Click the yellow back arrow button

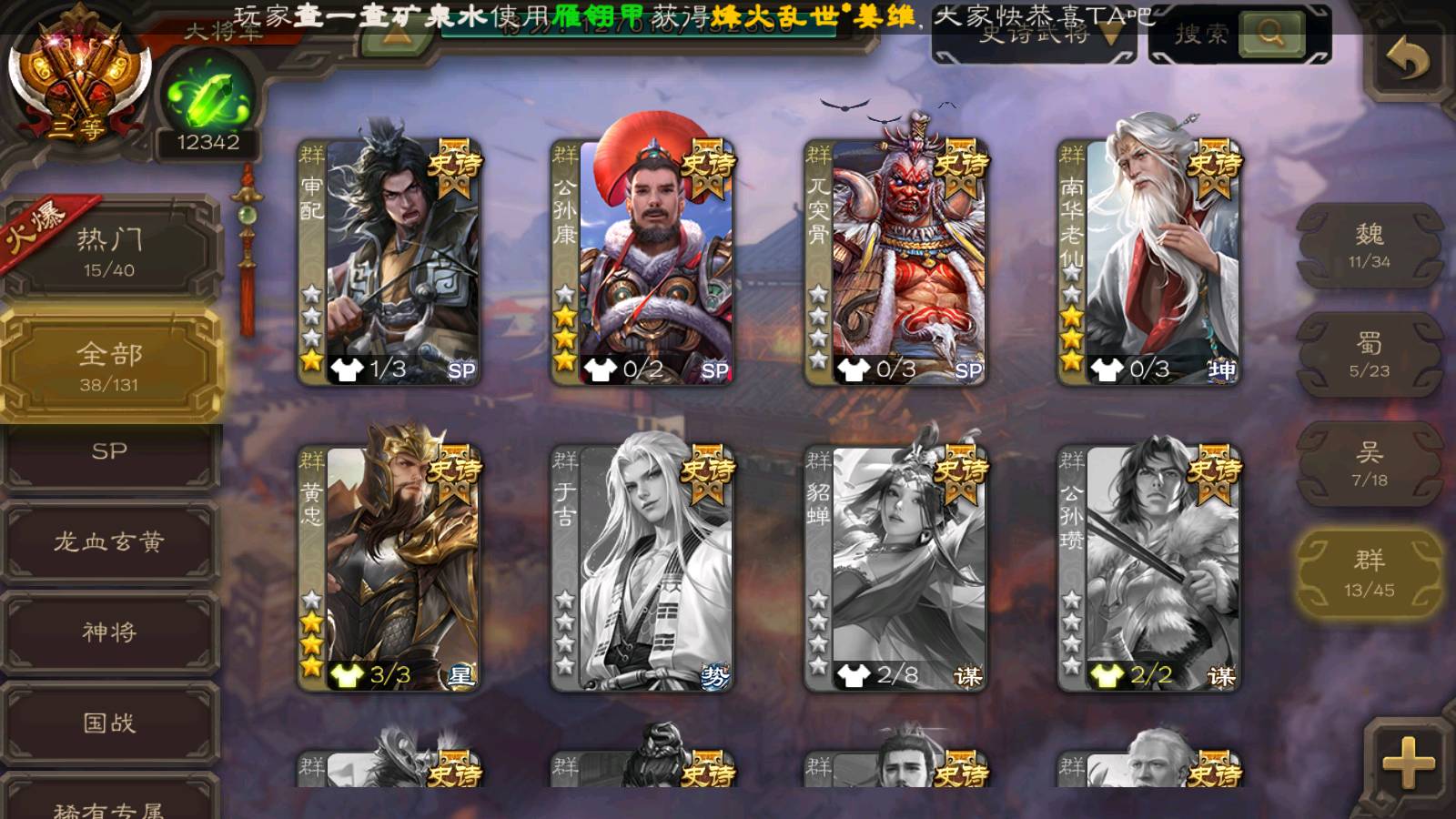click(1408, 60)
